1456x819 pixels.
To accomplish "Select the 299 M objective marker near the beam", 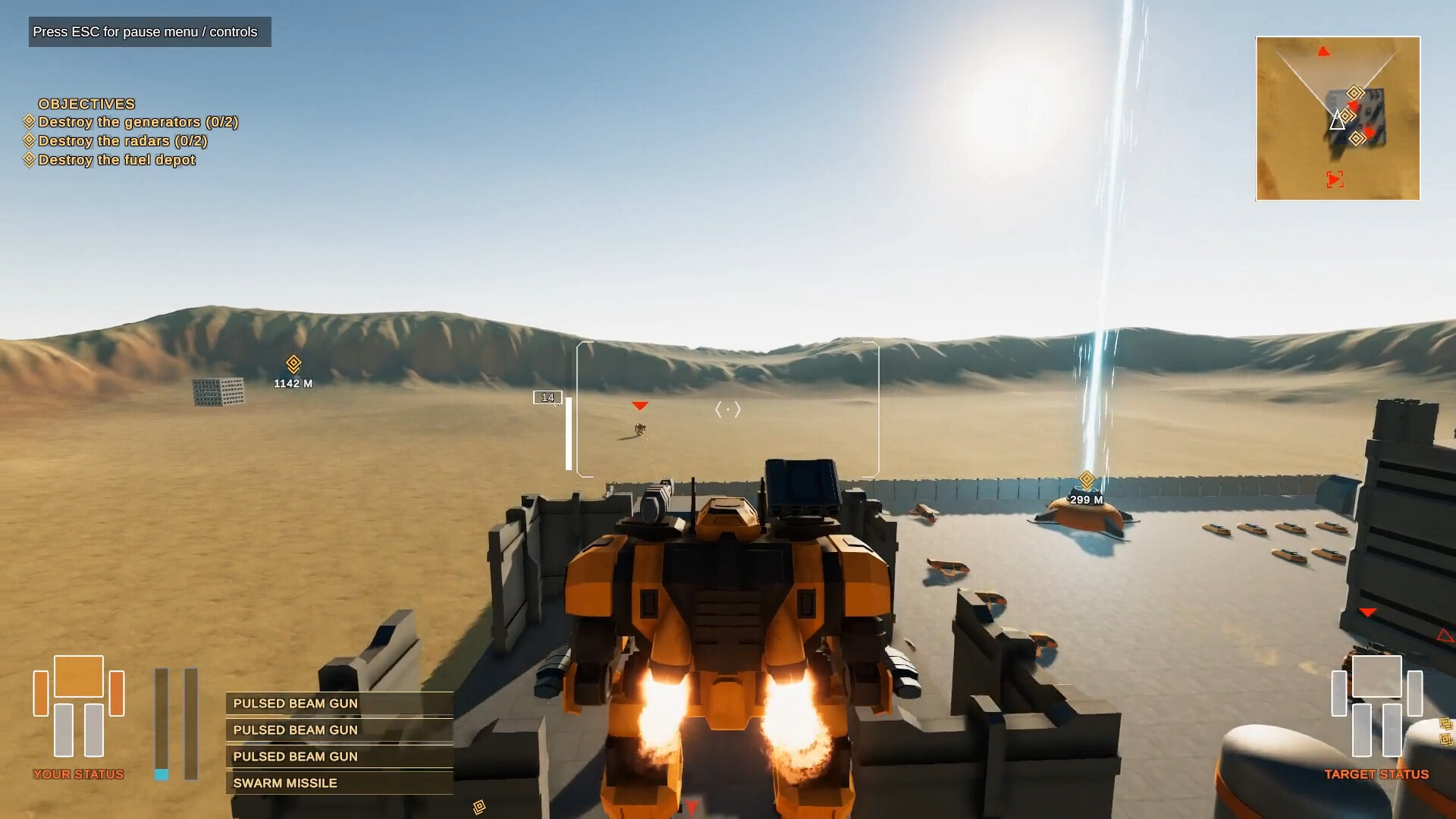I will coord(1086,479).
